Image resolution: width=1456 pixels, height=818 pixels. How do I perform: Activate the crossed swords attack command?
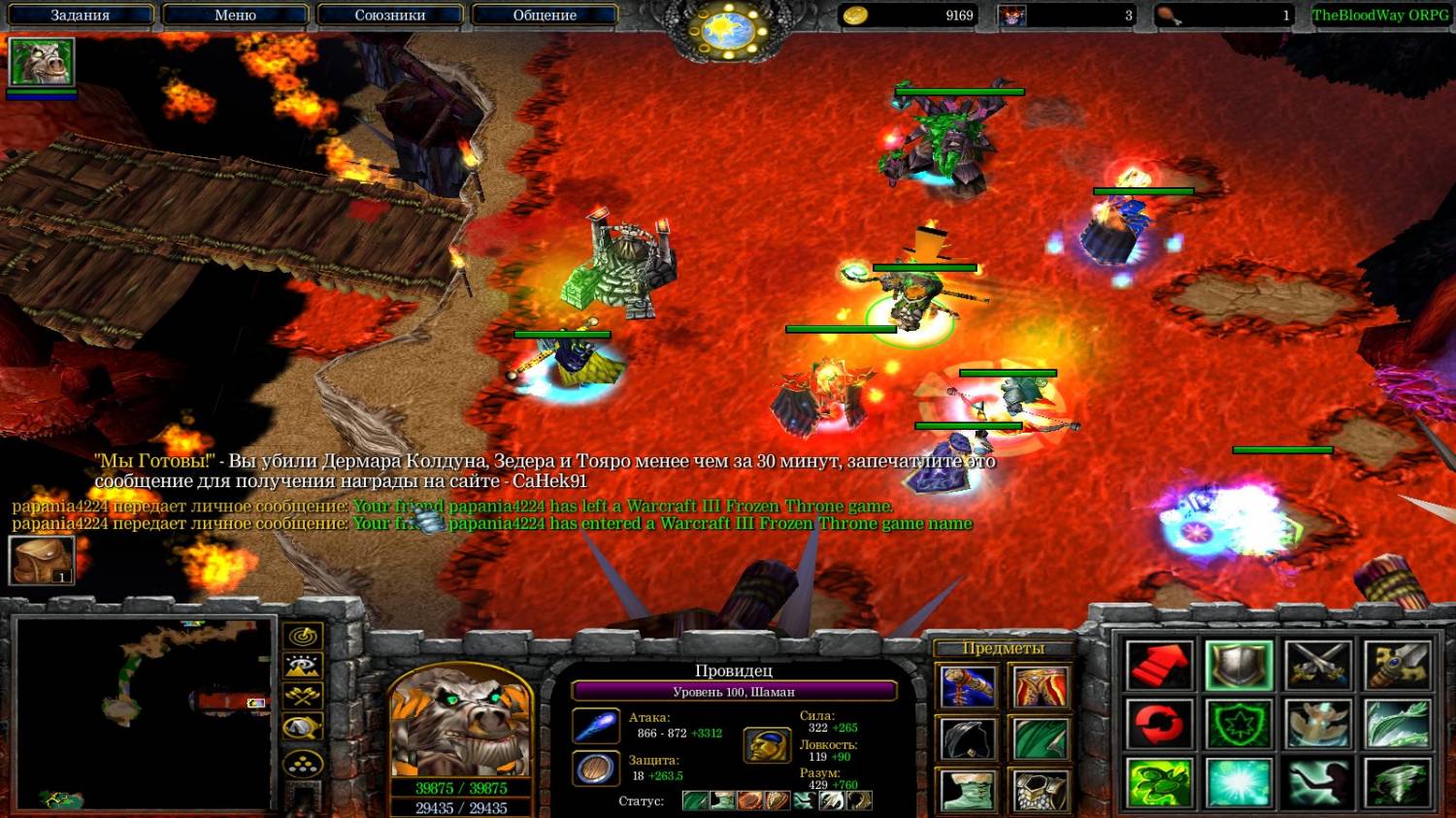click(x=1317, y=666)
